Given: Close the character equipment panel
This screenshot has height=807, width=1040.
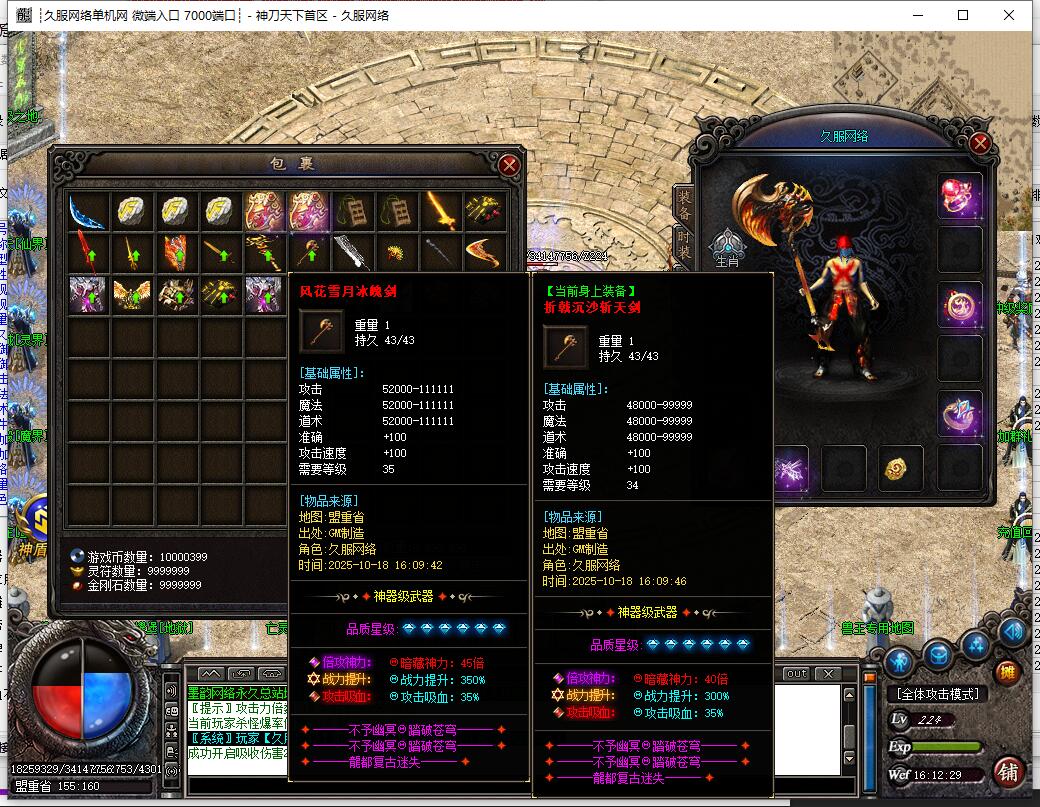Looking at the screenshot, I should [980, 143].
